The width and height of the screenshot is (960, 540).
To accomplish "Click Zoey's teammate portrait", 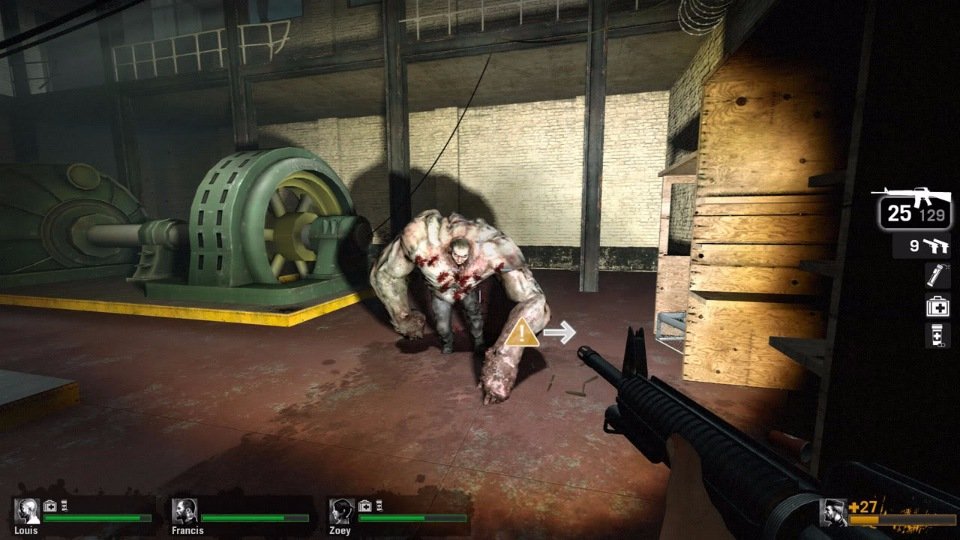I will click(342, 511).
